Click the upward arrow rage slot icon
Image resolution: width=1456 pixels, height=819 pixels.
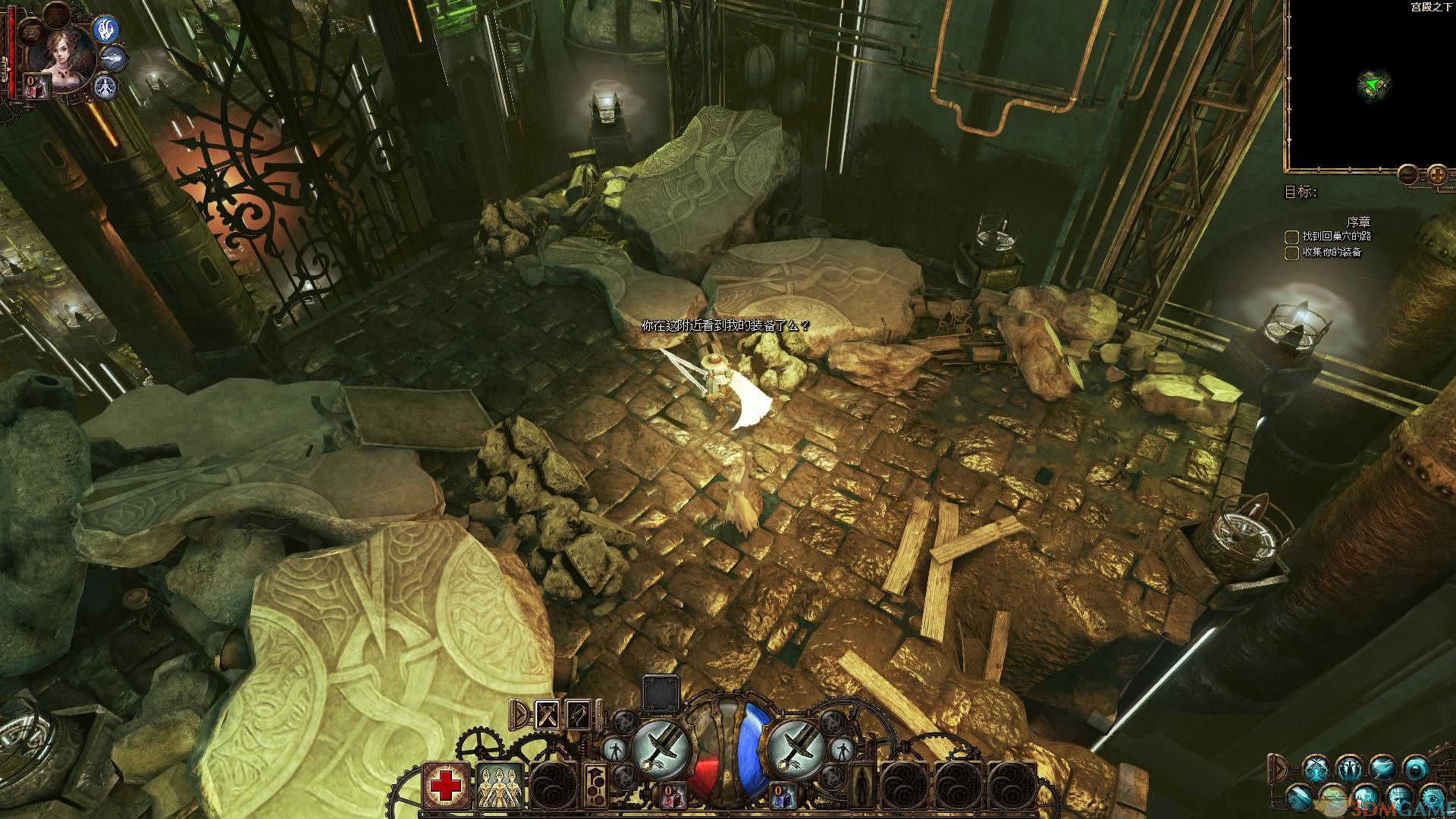[597, 785]
